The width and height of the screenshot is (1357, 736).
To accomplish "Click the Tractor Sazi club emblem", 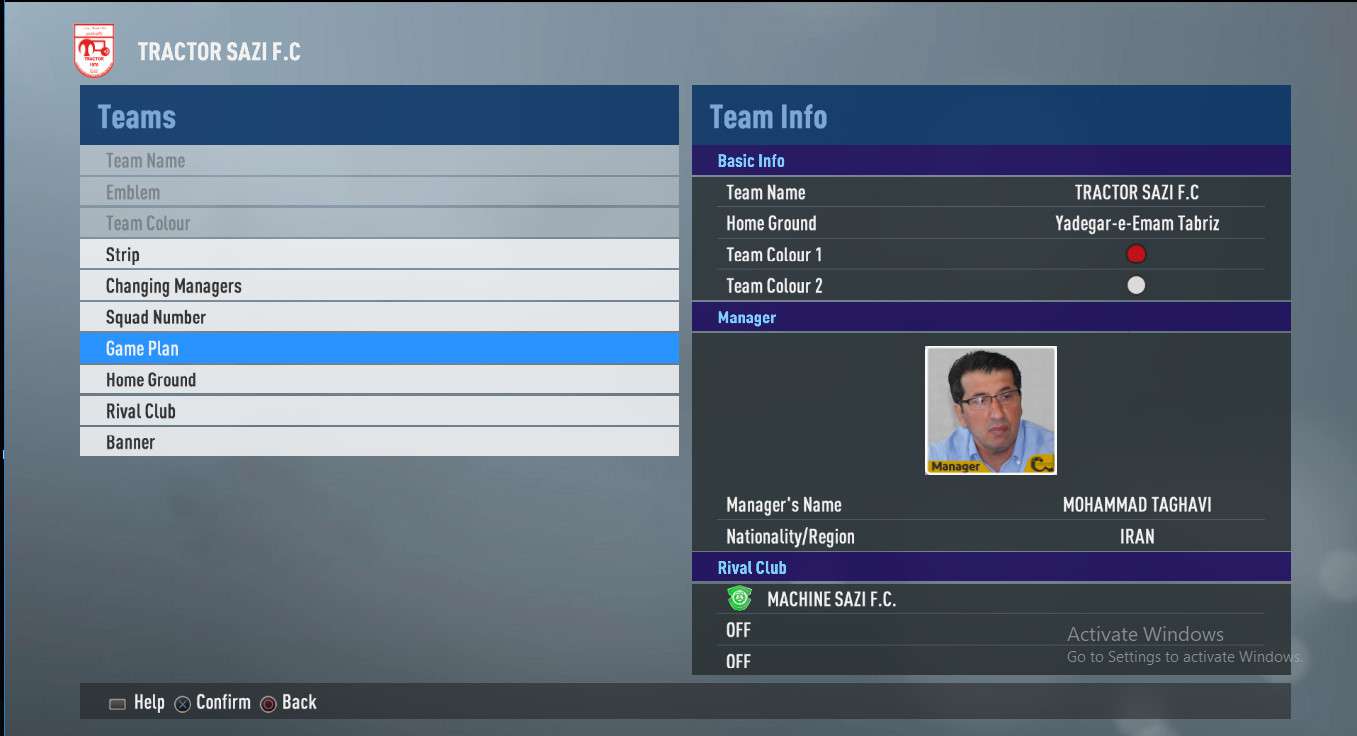I will click(94, 52).
